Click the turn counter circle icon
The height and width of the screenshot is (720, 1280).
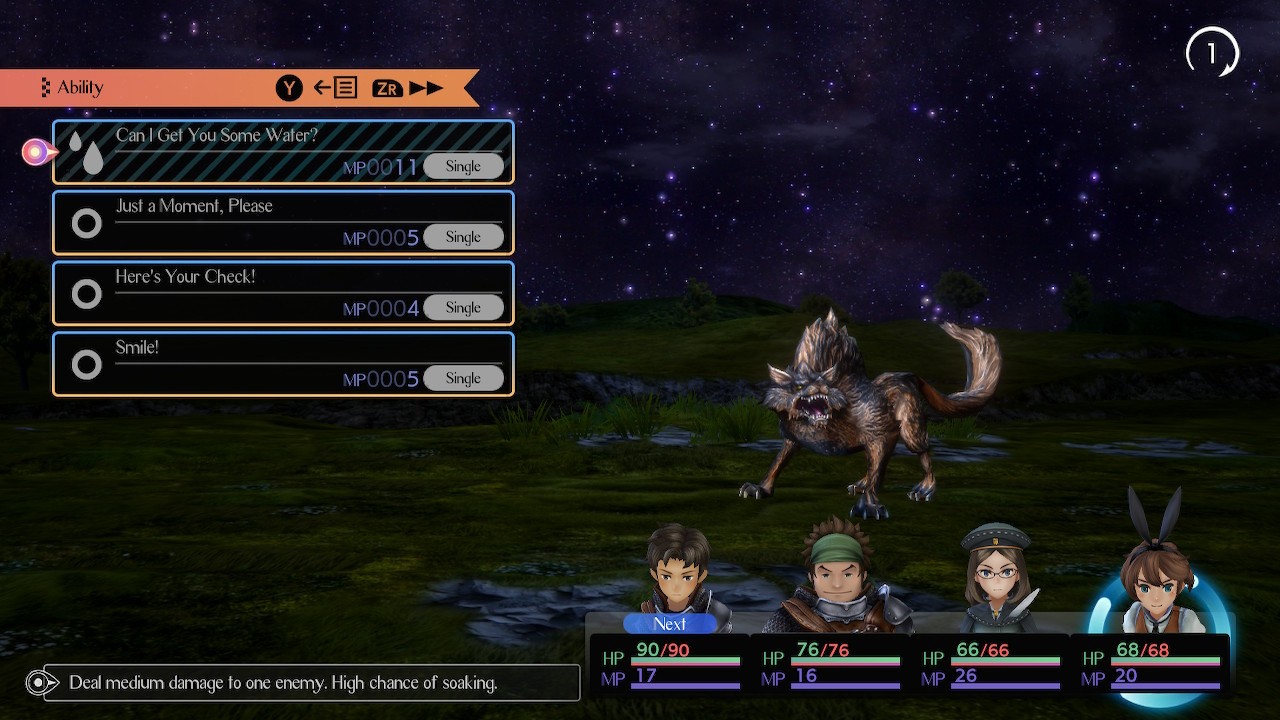point(1212,53)
